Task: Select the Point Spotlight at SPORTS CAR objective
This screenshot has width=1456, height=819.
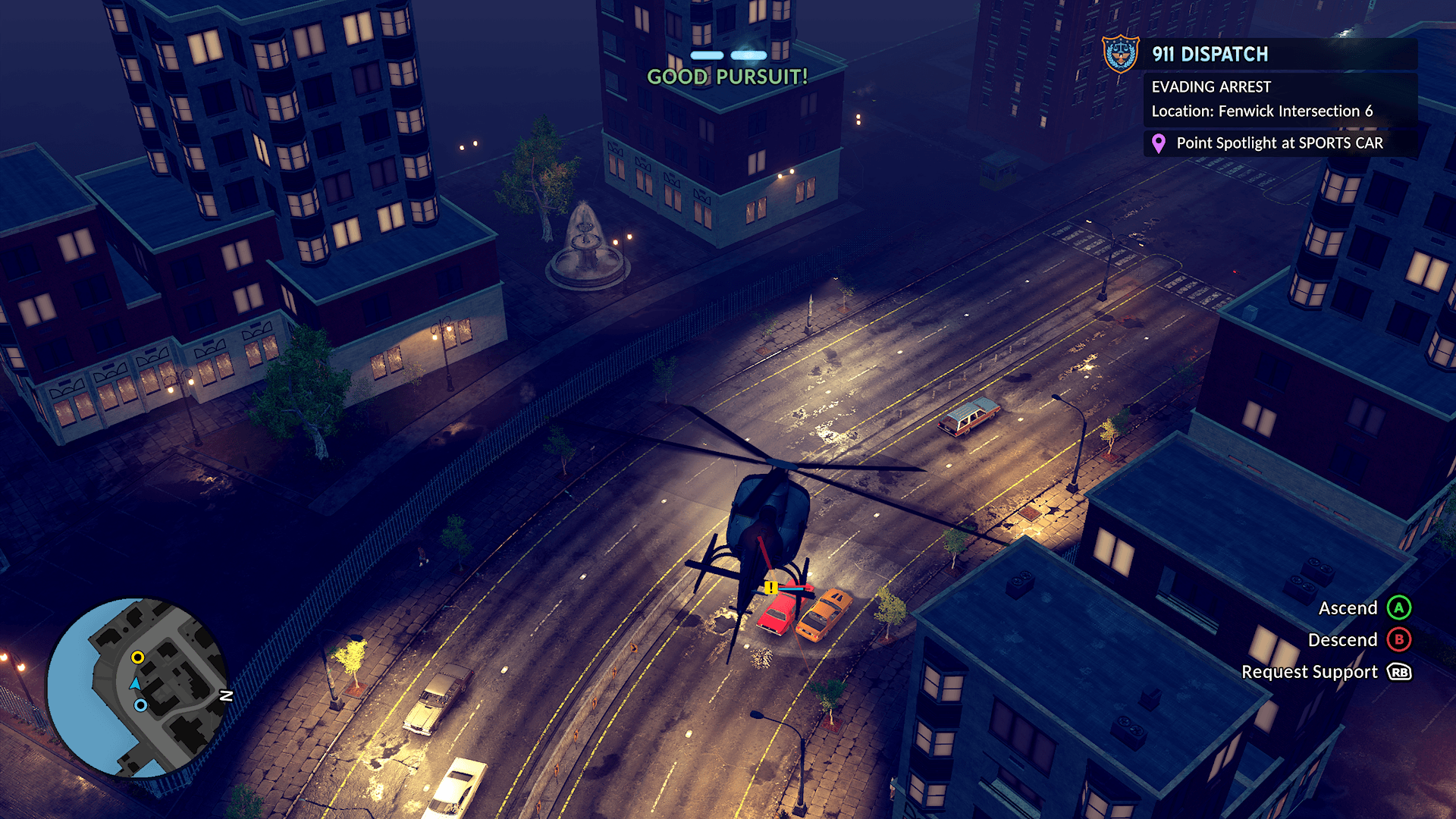Action: (1279, 143)
